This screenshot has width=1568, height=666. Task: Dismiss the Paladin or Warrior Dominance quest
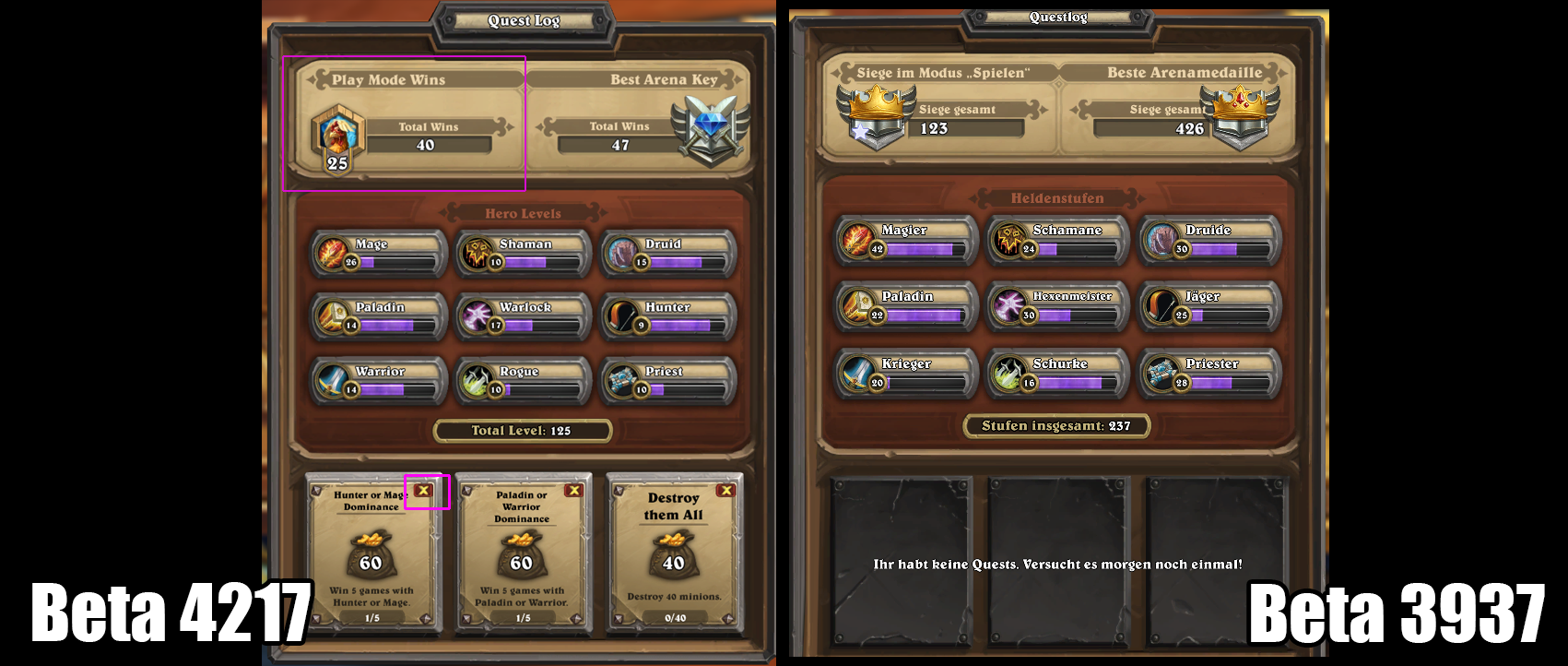coord(573,491)
